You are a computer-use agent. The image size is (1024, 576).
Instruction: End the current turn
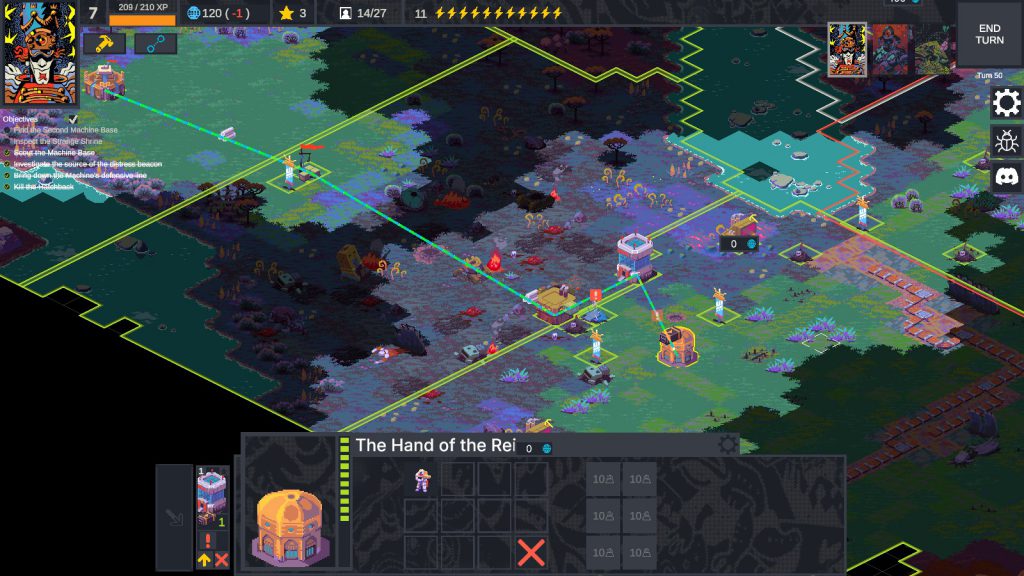tap(989, 33)
